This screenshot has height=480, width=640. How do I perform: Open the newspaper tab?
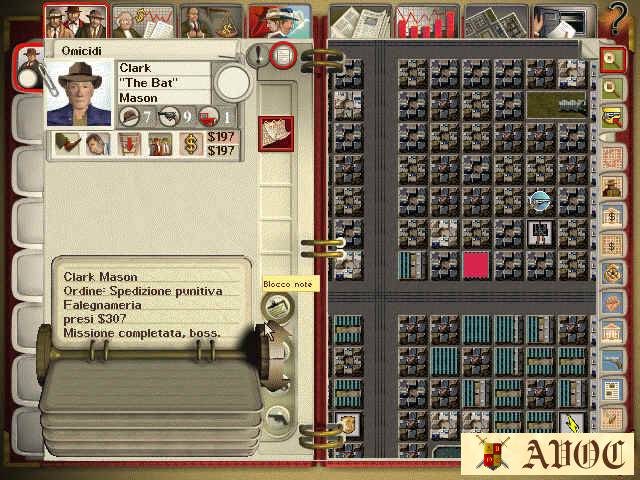coord(359,20)
